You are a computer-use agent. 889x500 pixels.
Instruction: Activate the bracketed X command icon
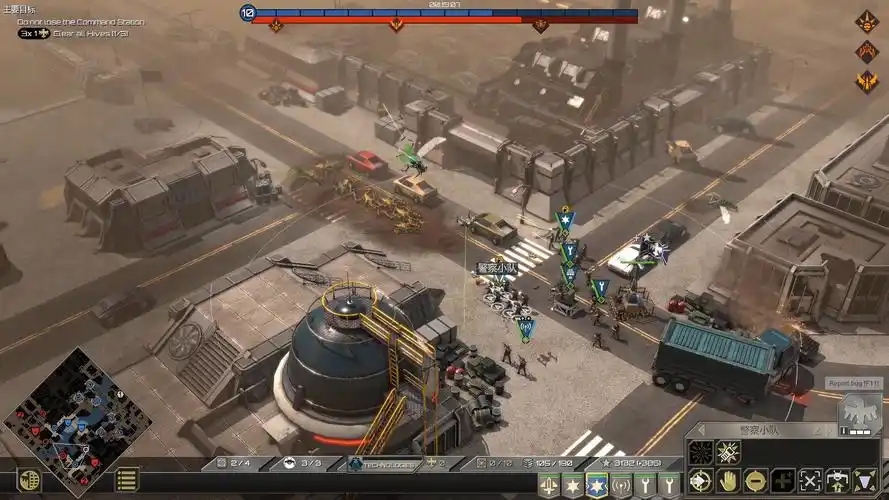tap(810, 479)
